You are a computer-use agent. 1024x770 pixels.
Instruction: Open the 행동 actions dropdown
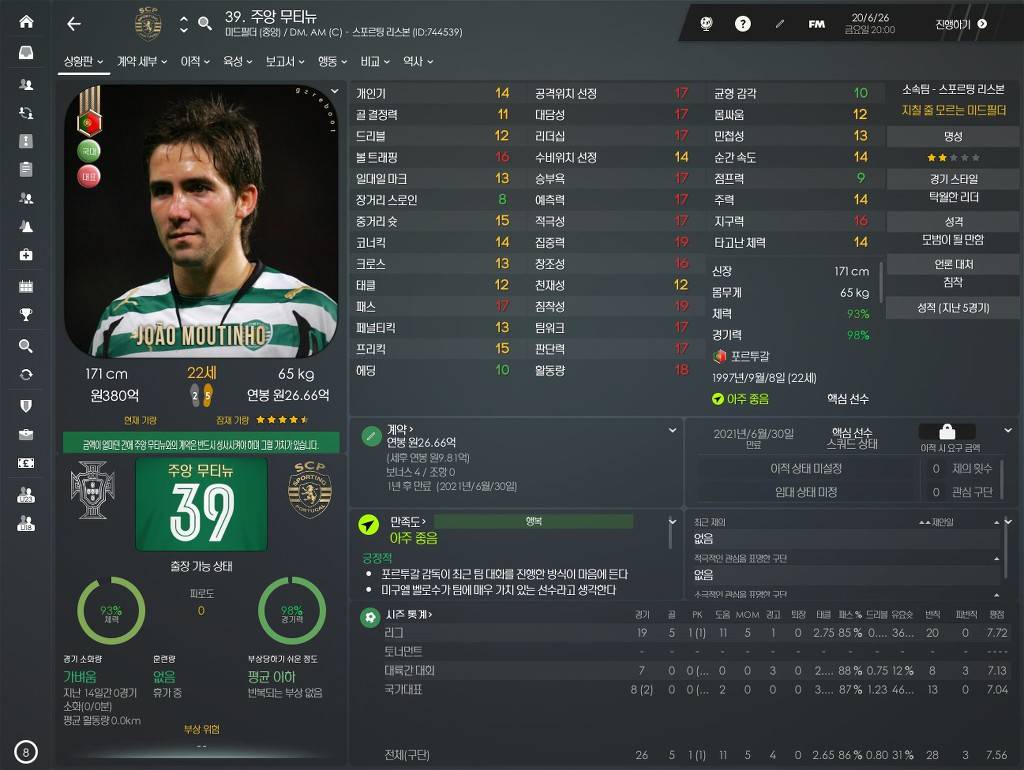(x=331, y=62)
